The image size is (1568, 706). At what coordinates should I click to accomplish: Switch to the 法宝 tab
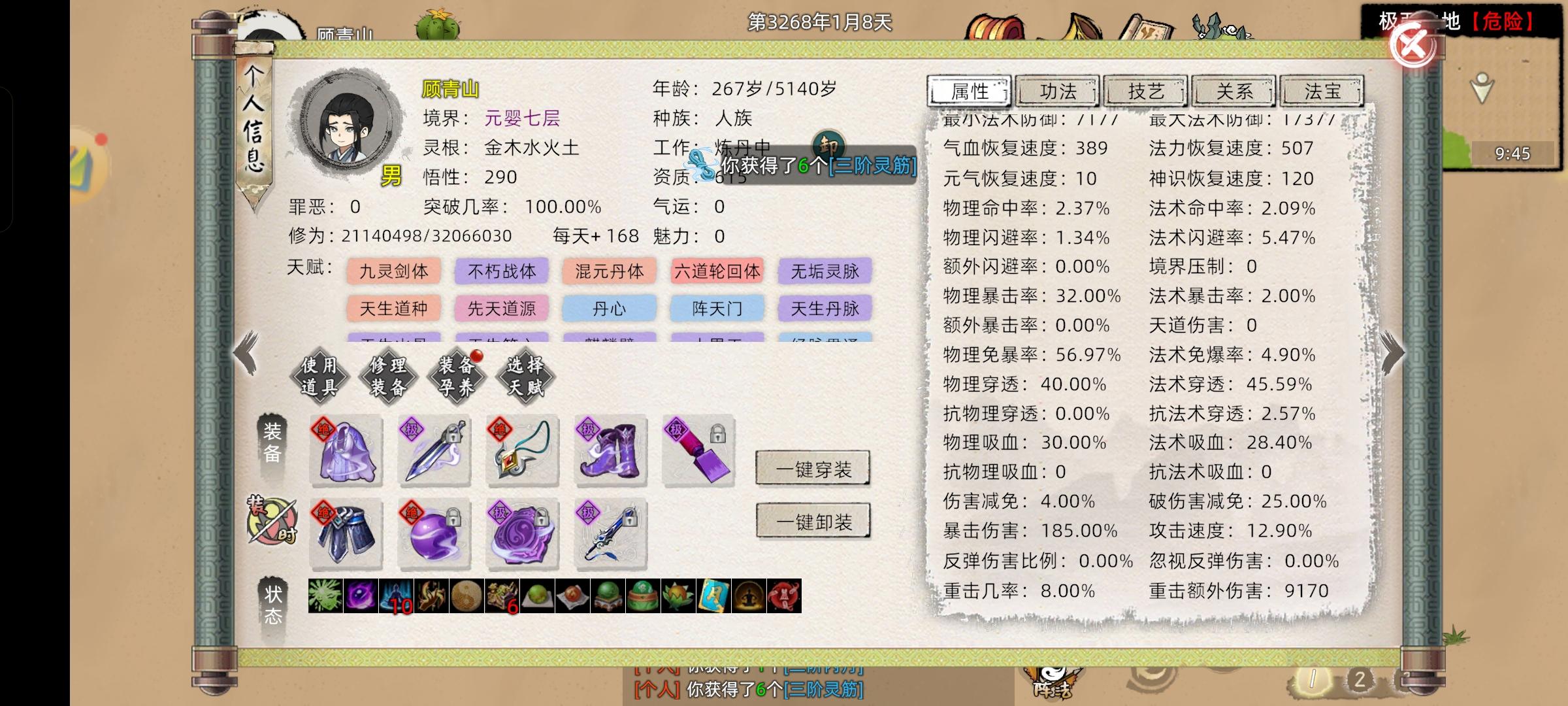coord(1321,91)
